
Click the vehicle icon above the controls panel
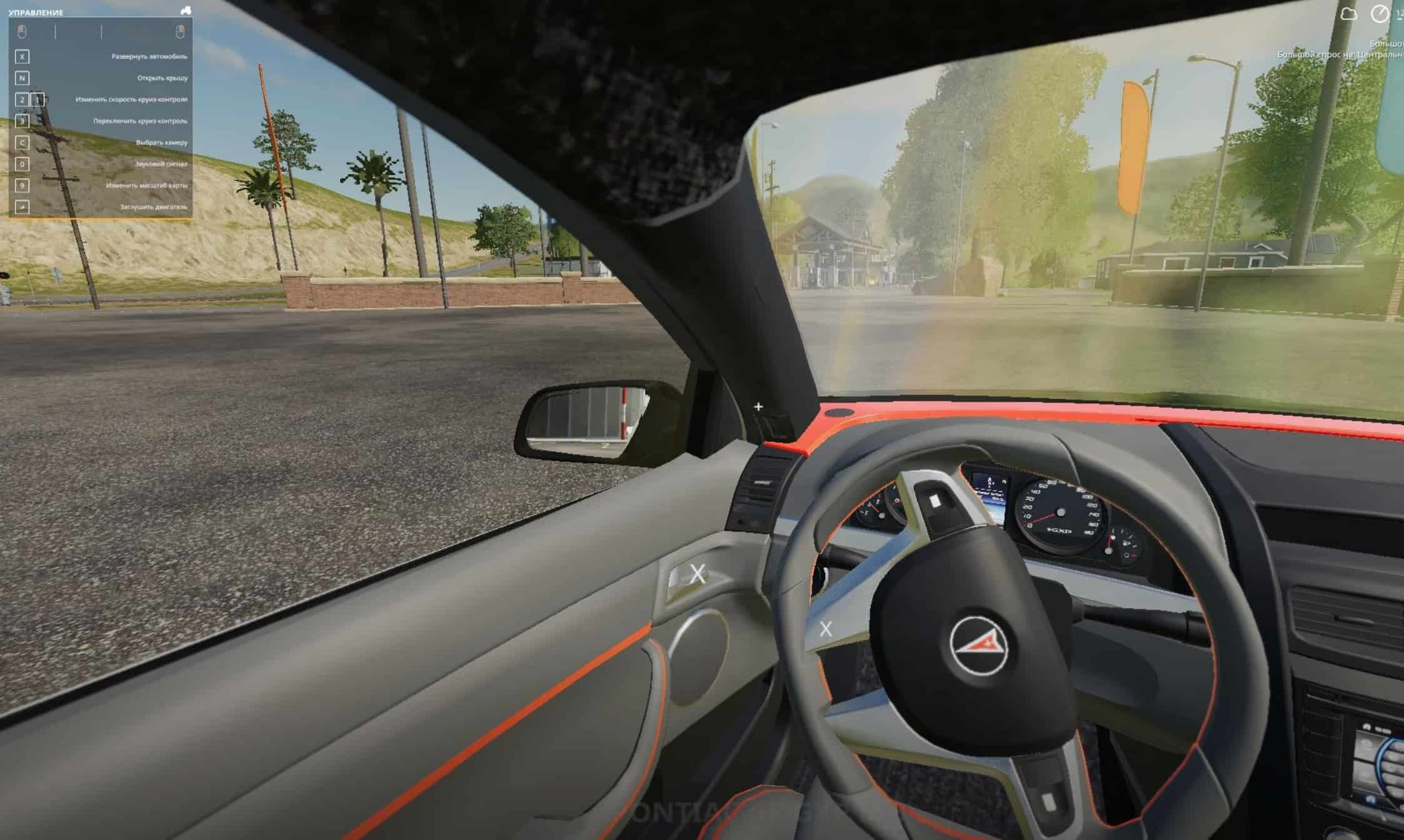point(186,11)
